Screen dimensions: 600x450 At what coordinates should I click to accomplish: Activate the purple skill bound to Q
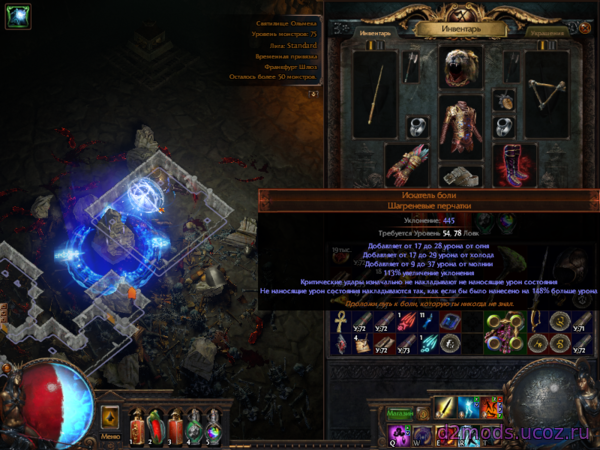(399, 434)
